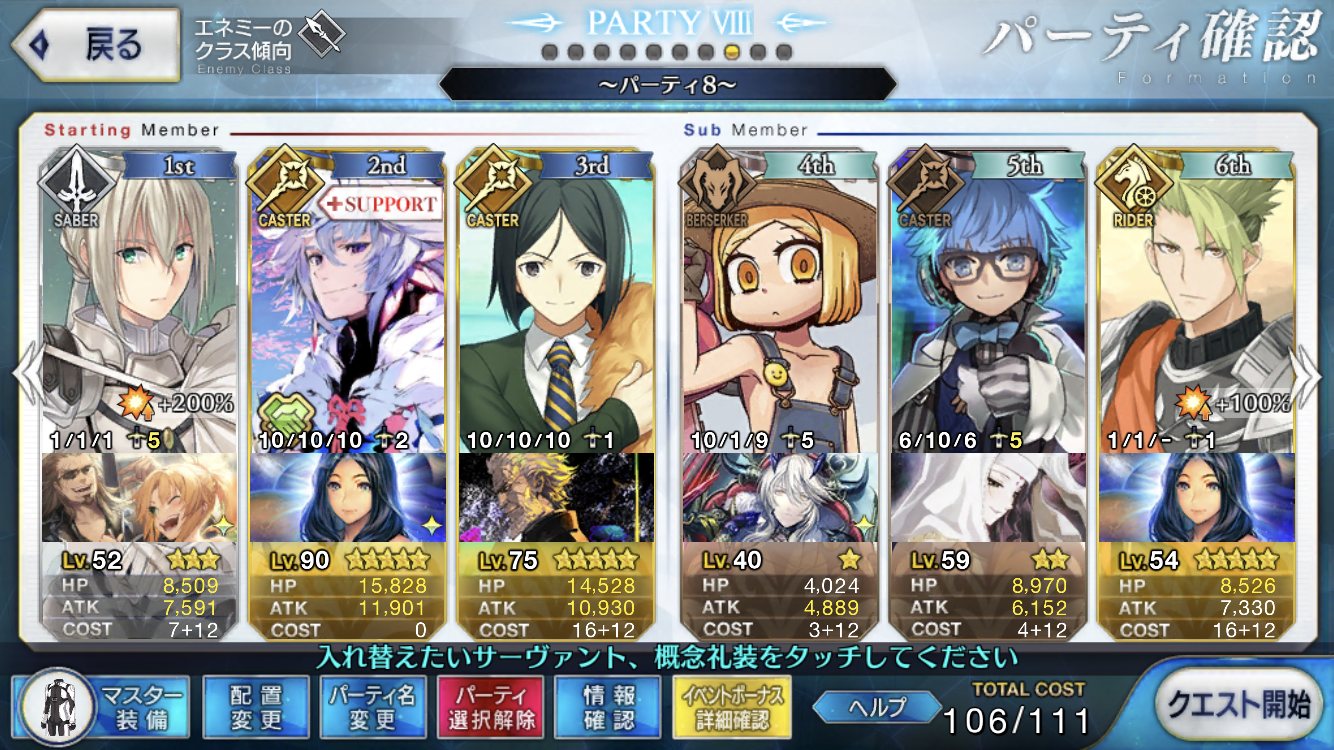Open 情報確認 info check

608,708
